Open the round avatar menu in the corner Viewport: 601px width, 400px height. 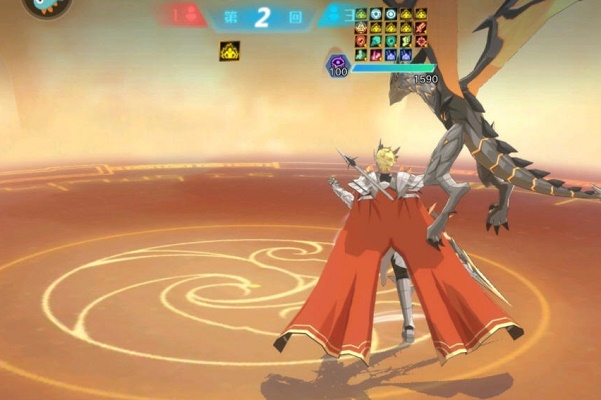[45, 5]
